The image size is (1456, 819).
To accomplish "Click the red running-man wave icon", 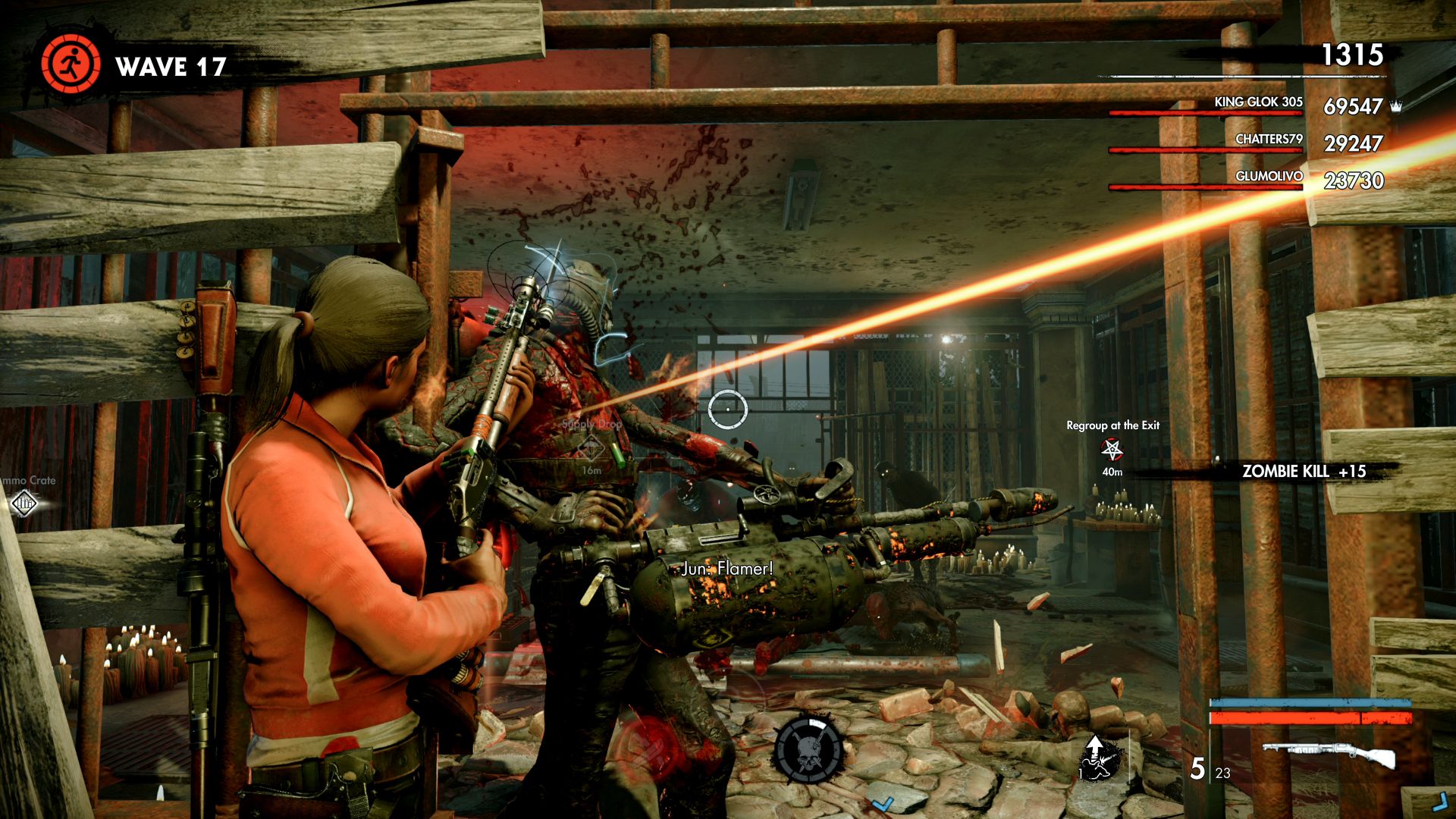I will coord(71,64).
